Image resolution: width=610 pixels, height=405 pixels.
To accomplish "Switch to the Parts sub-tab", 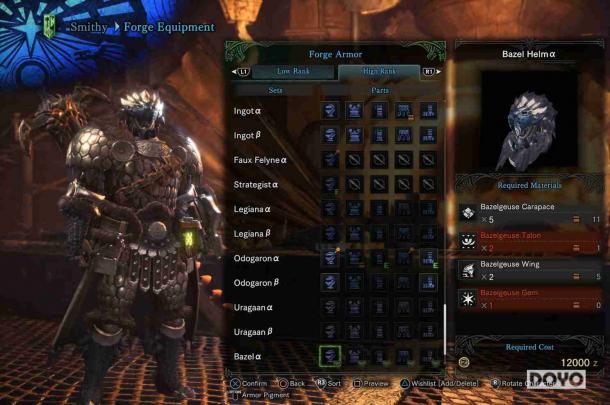I will [380, 90].
